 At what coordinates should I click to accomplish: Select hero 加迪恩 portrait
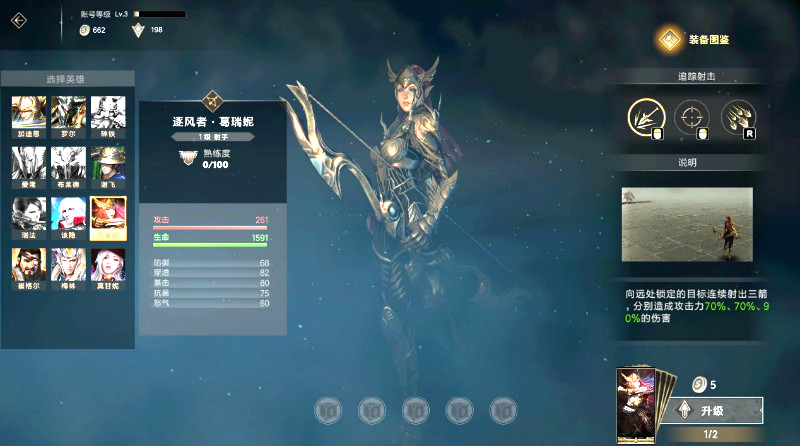pyautogui.click(x=28, y=113)
